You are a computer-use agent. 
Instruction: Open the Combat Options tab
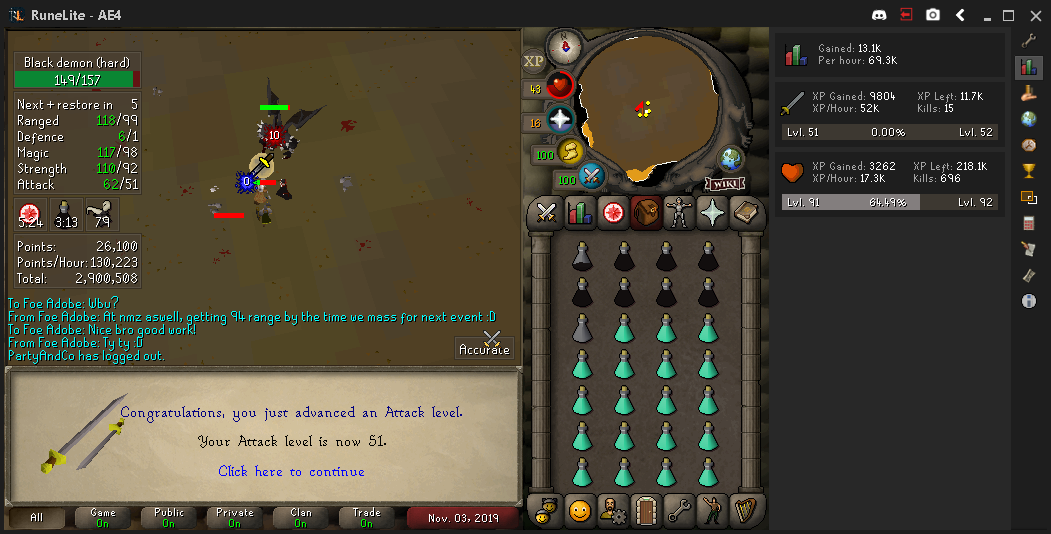[x=546, y=213]
